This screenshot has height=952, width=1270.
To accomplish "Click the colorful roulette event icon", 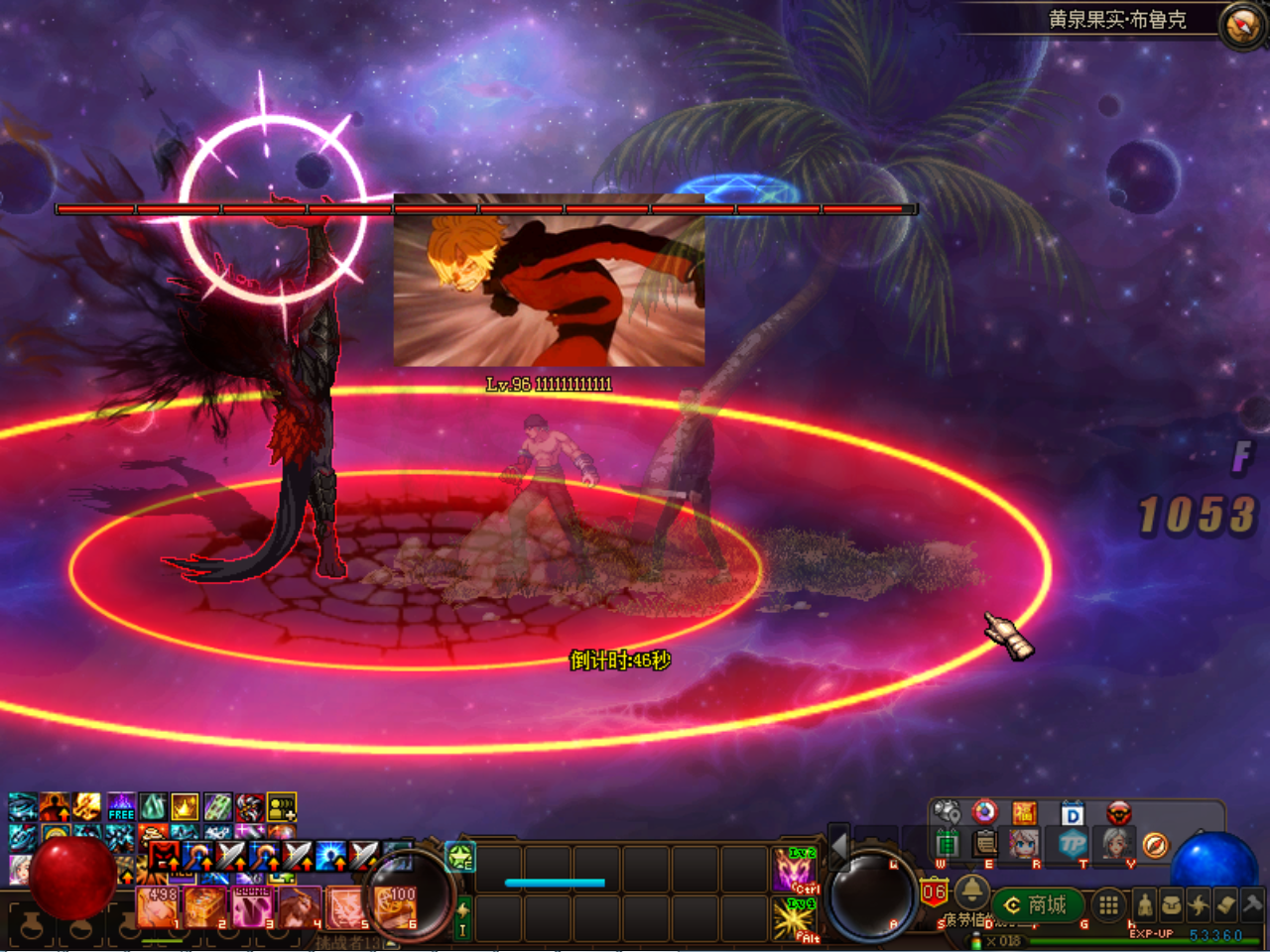I will tap(983, 812).
